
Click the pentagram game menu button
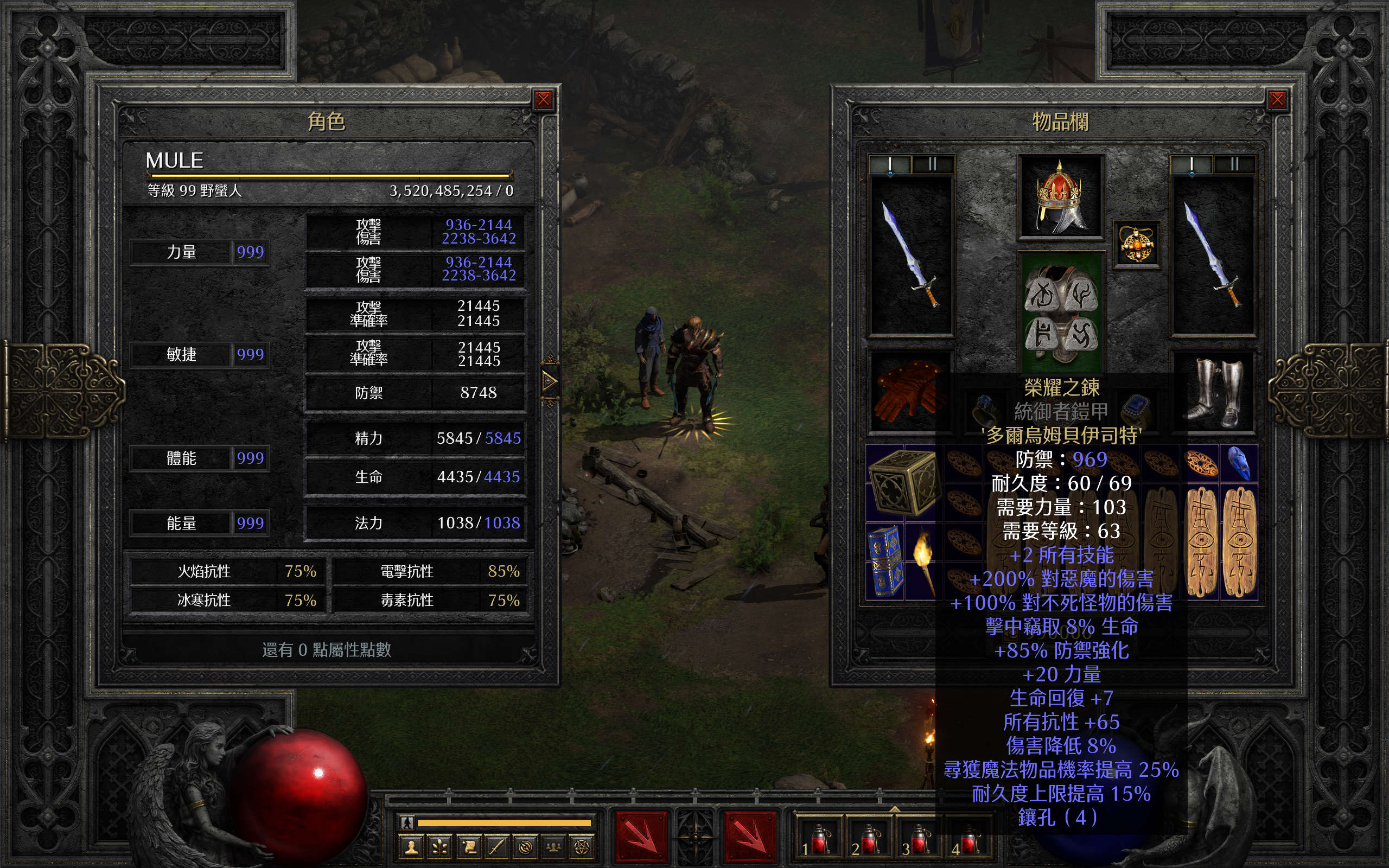pos(582,847)
